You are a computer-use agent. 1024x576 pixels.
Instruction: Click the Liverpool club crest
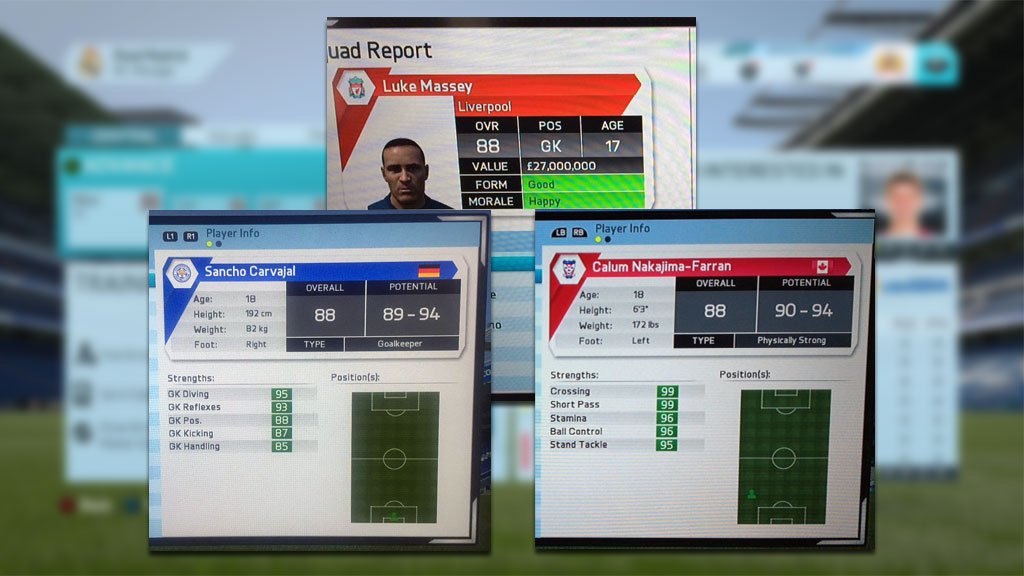[x=356, y=88]
